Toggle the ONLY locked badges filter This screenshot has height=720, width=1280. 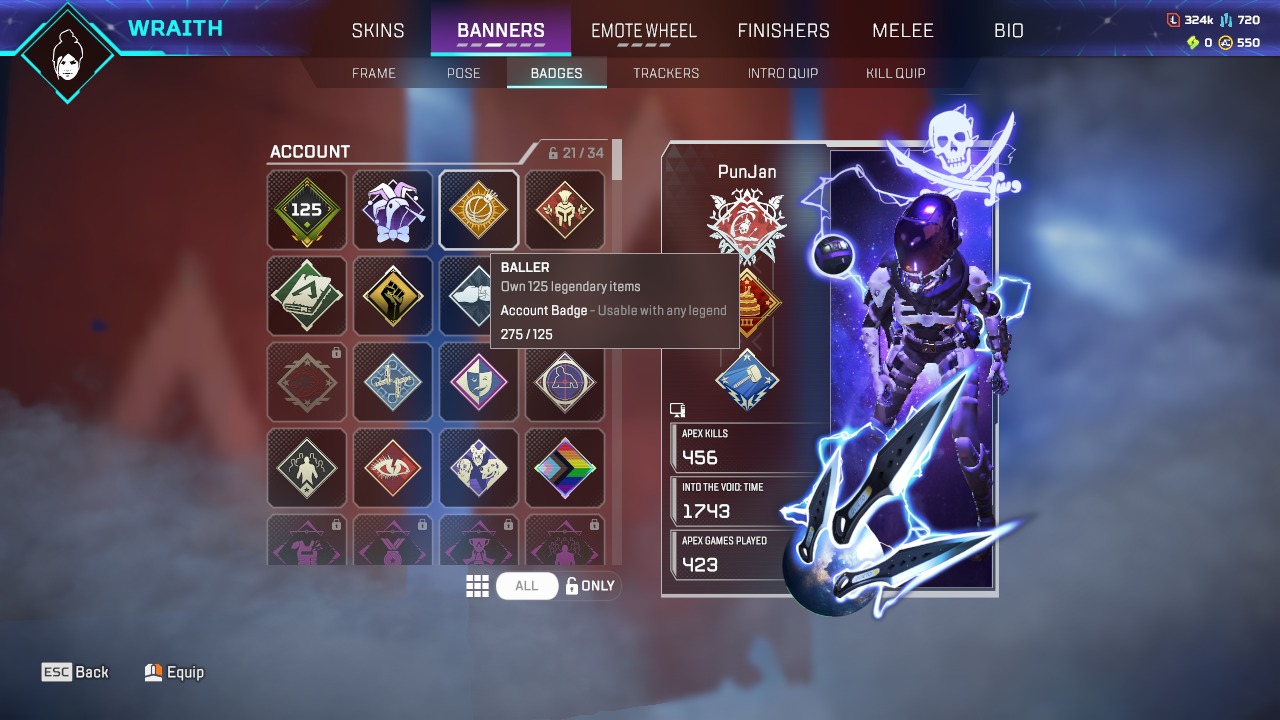click(590, 585)
